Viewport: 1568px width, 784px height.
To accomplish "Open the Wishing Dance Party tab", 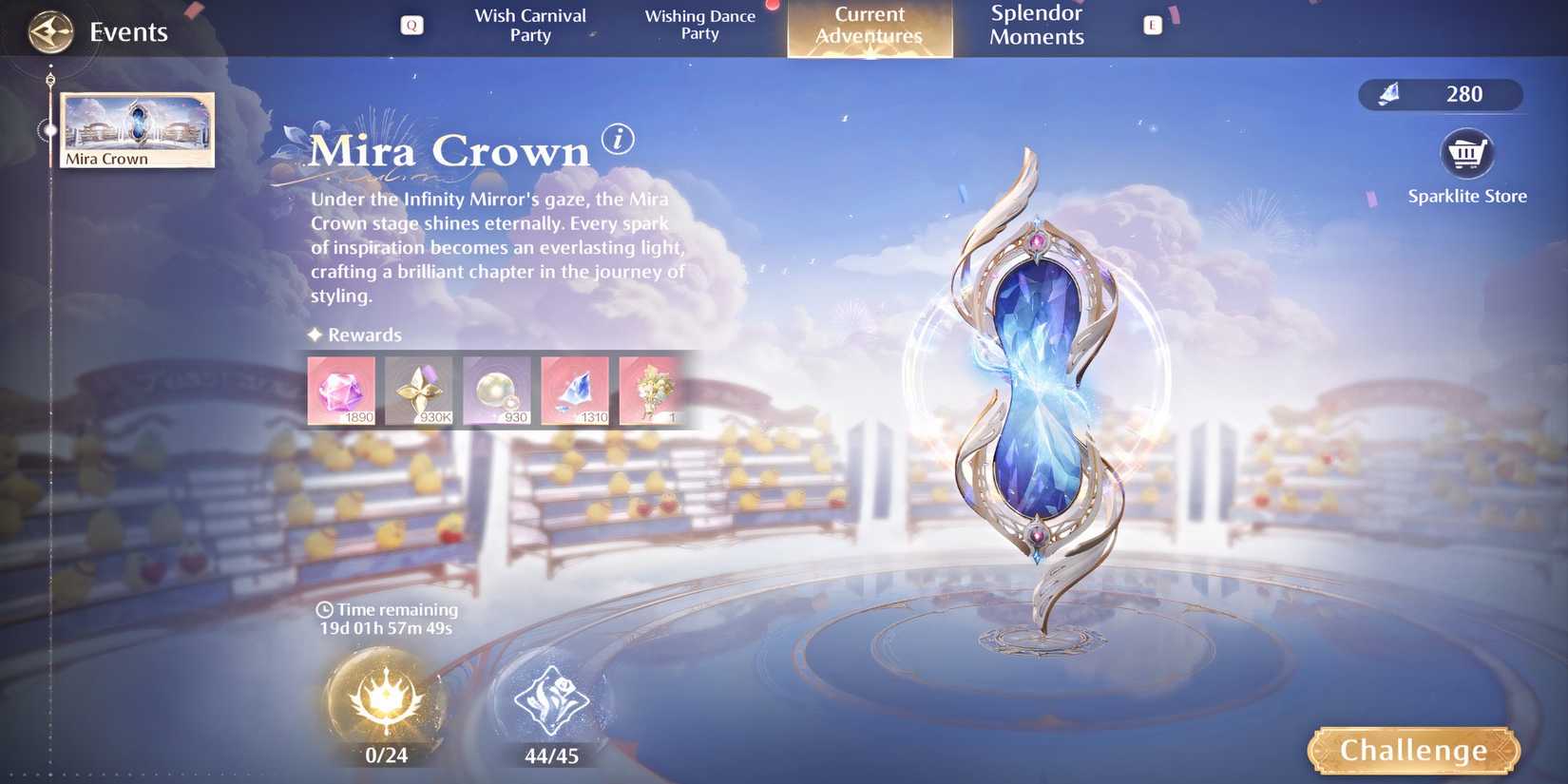I will (700, 26).
